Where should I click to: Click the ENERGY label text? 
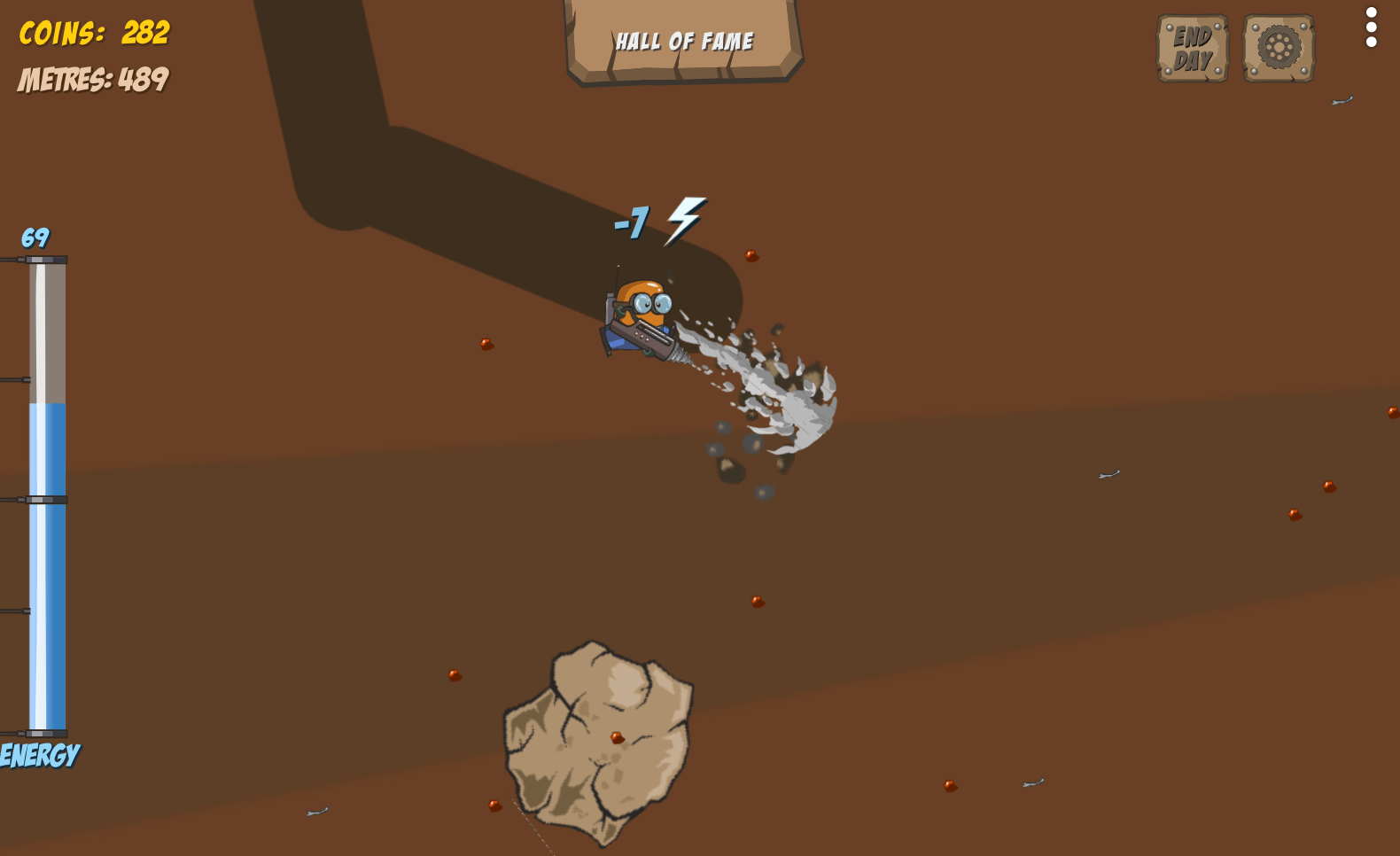pyautogui.click(x=39, y=755)
